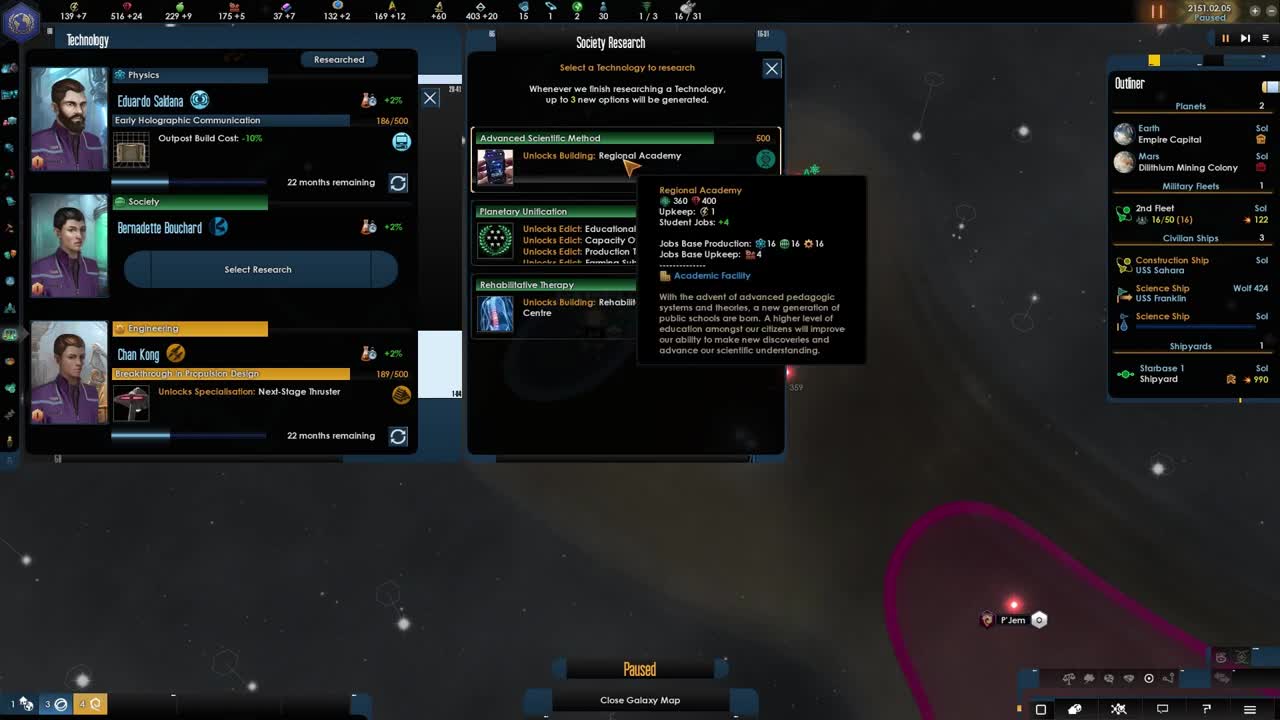
Task: Toggle the highlighted message filter numbered 4
Action: [88, 704]
